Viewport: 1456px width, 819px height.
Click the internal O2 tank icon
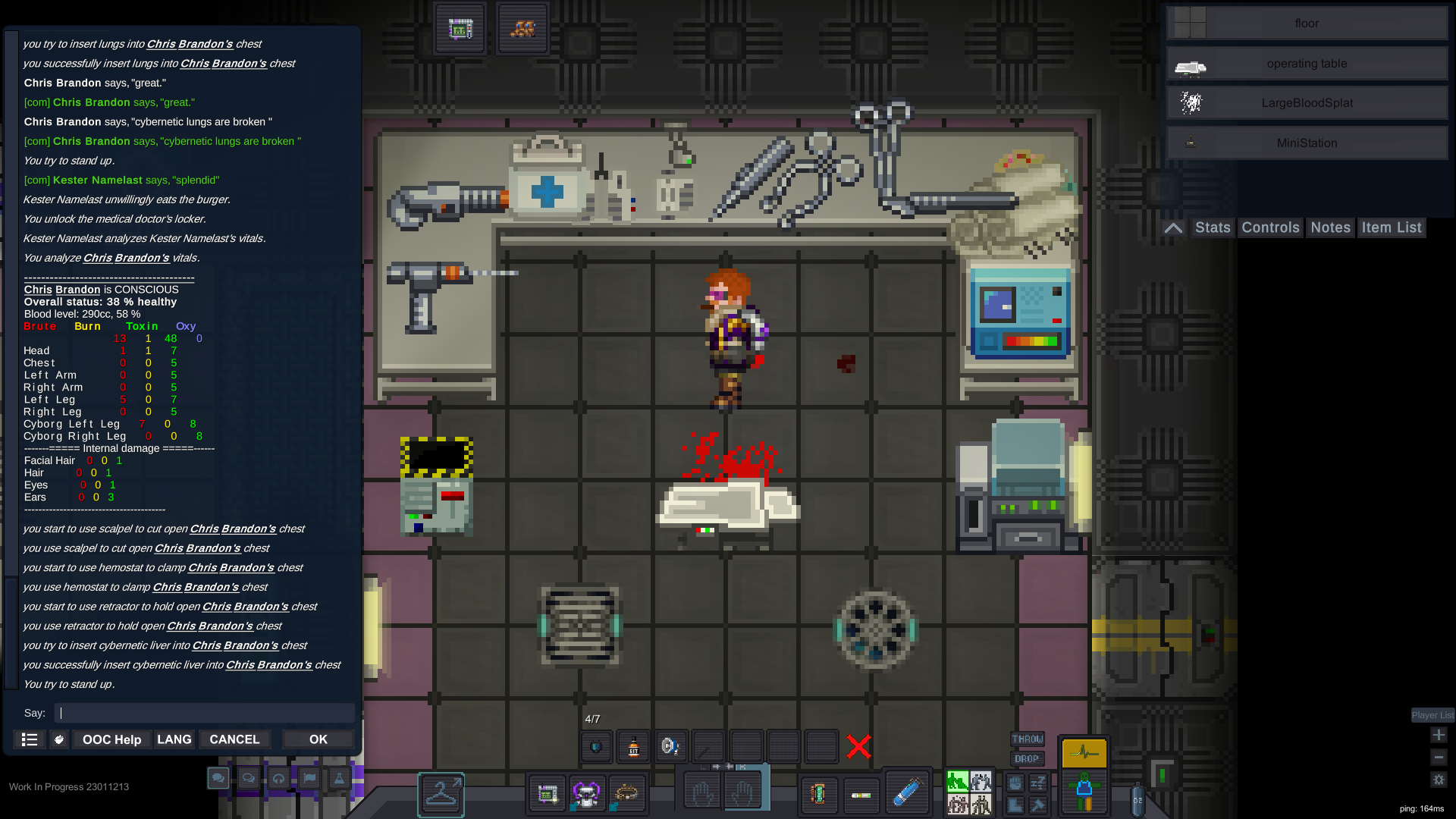[x=1137, y=802]
